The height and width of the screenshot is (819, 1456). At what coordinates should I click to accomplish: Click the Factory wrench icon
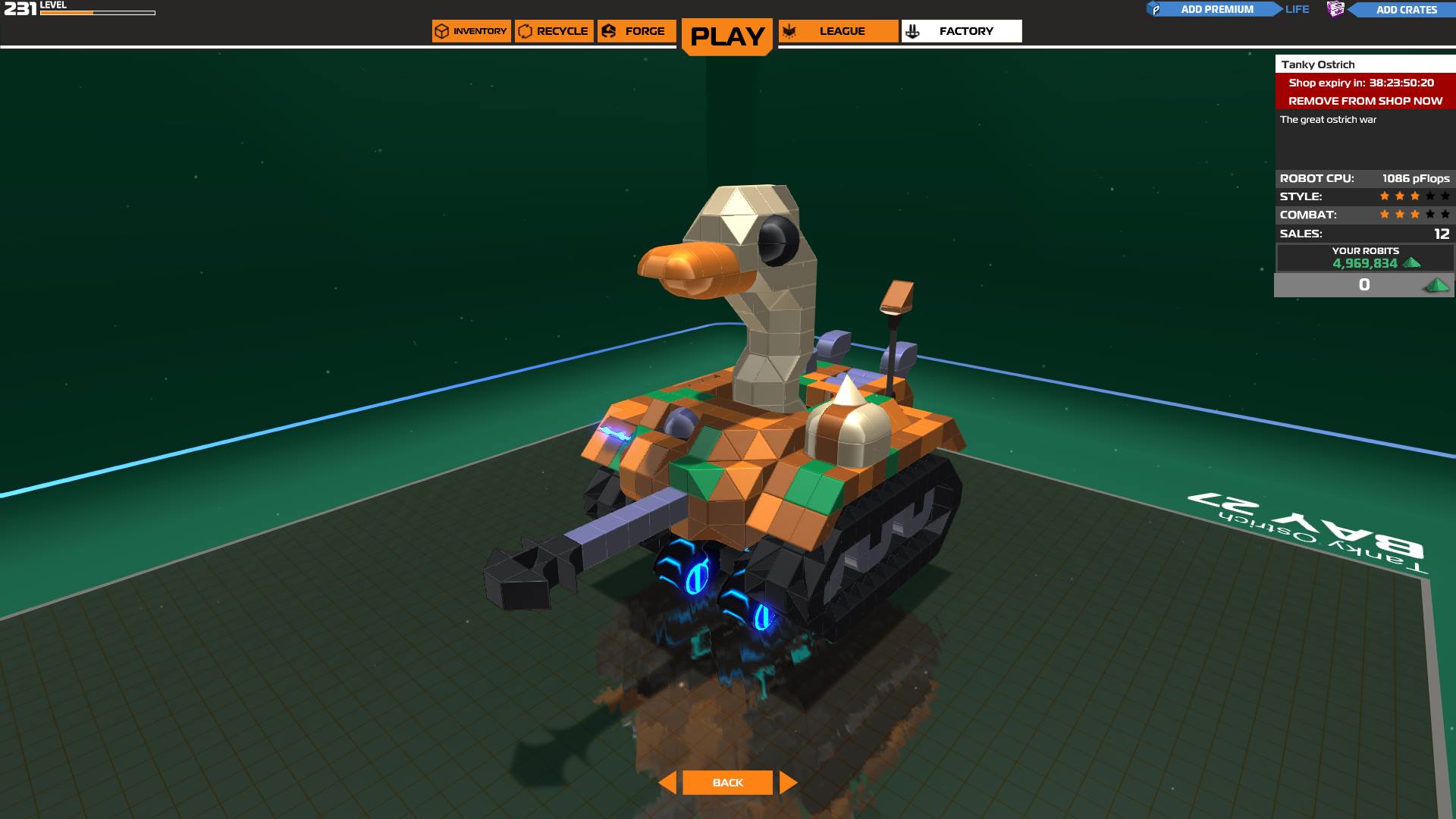[912, 31]
